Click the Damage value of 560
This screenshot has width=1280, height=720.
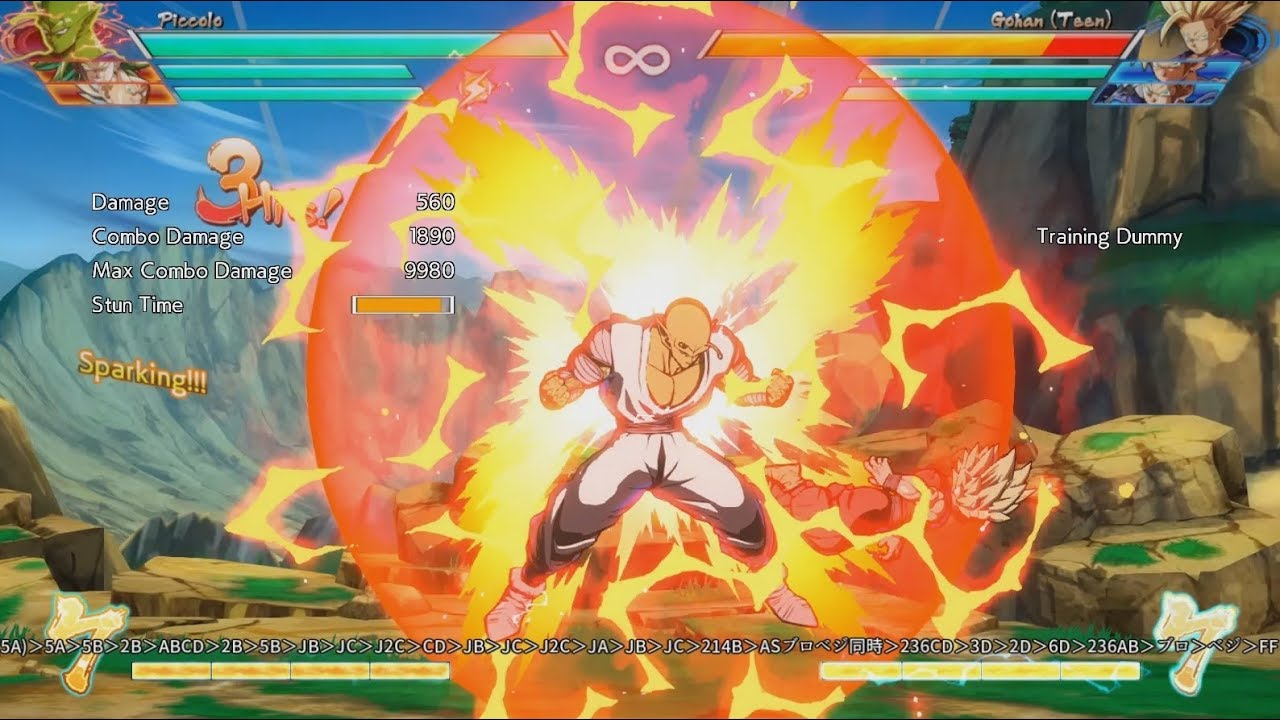coord(437,202)
